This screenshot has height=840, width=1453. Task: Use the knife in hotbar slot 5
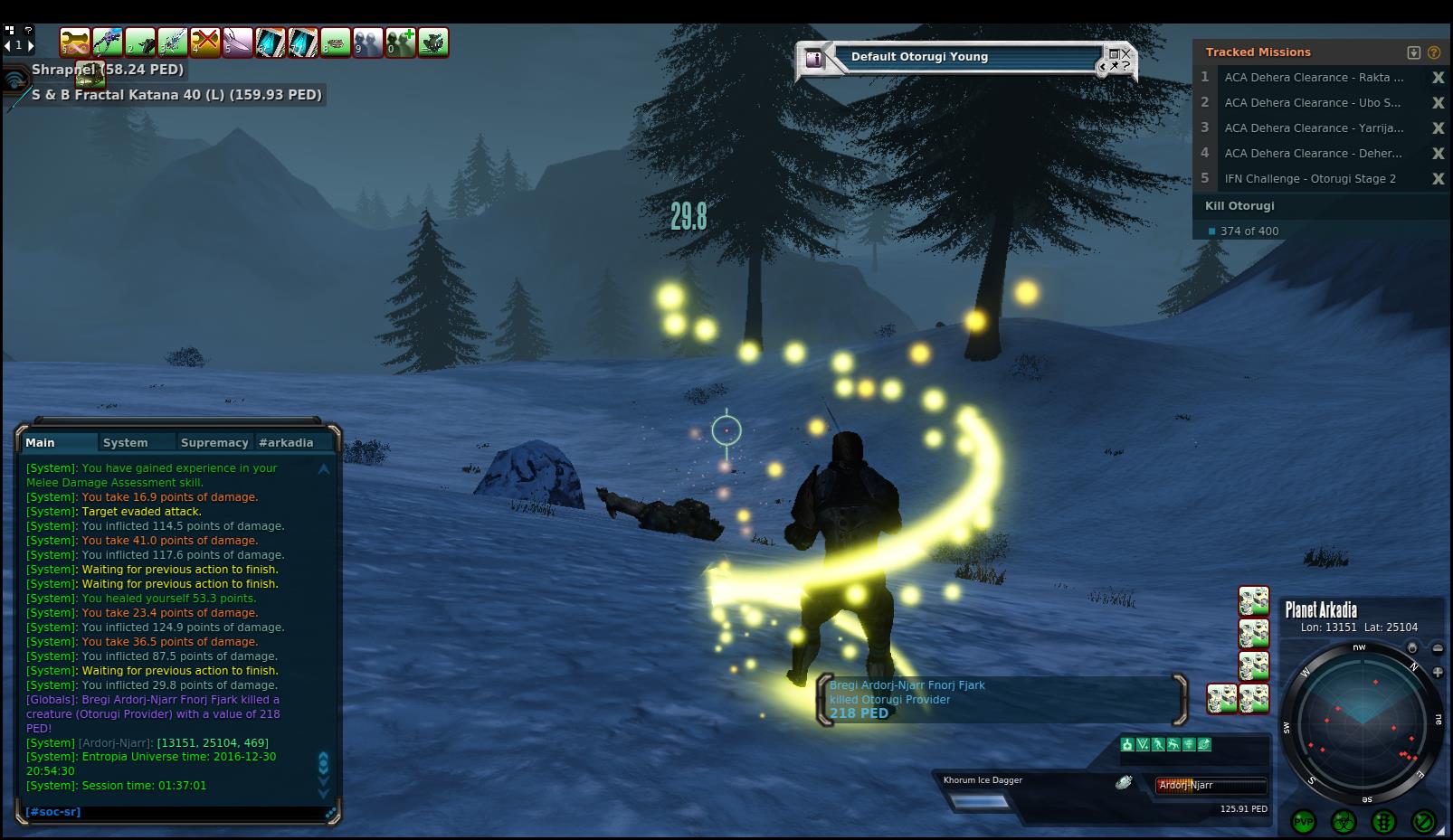pos(238,42)
